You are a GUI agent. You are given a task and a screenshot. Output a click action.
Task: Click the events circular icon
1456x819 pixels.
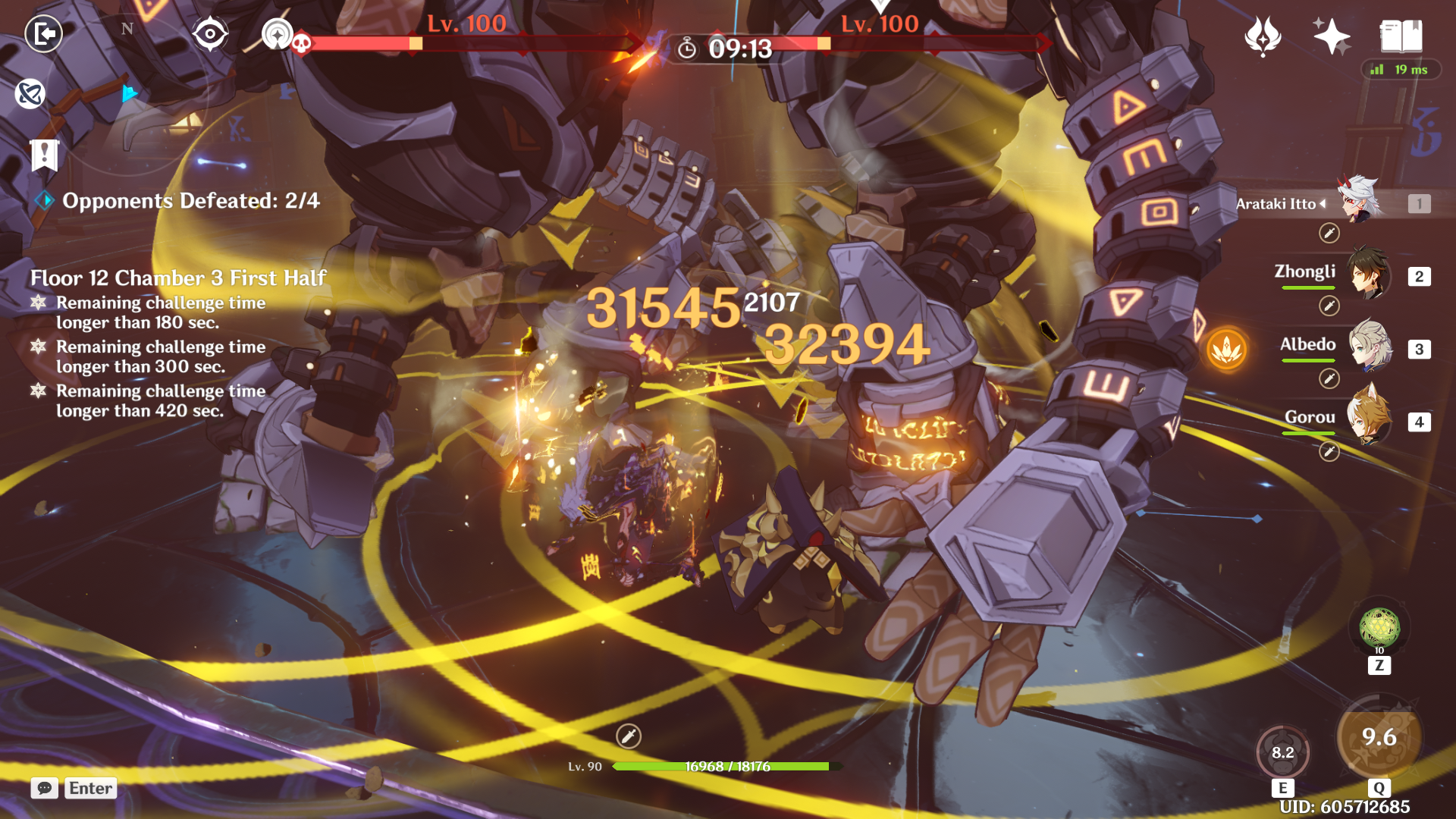tap(1263, 36)
